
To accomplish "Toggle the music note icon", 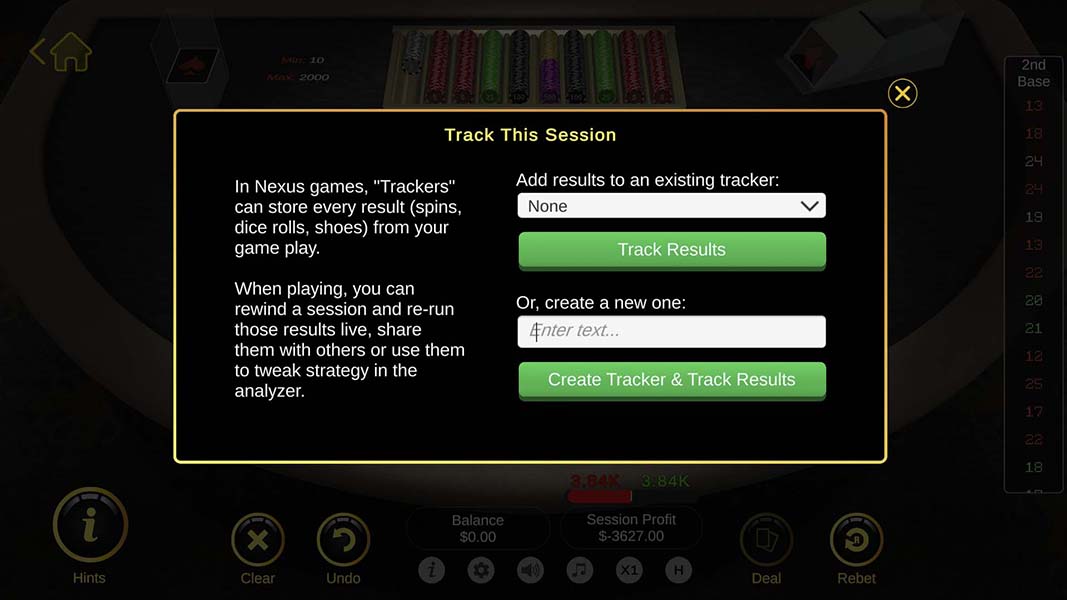I will [579, 571].
